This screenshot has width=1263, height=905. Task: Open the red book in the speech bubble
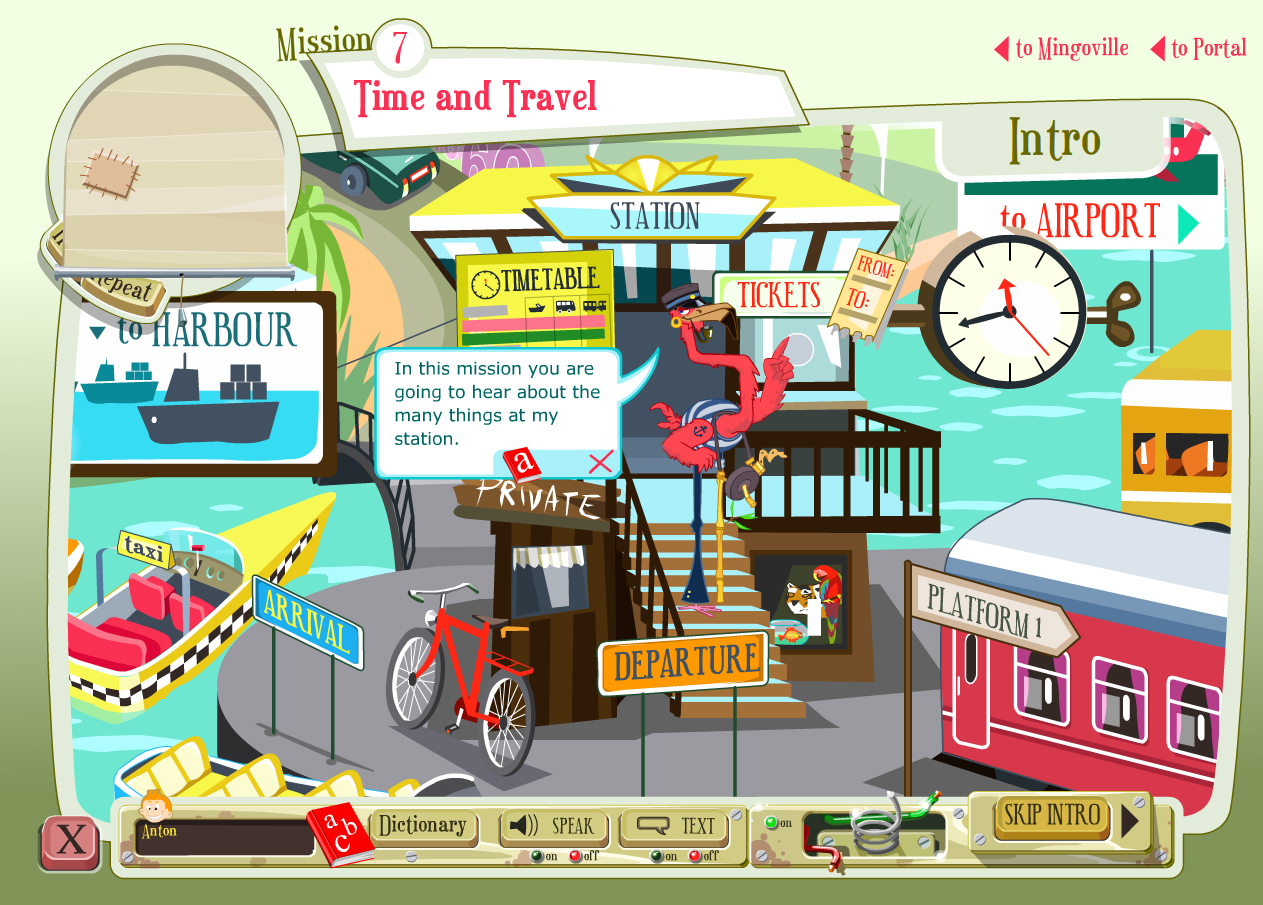[x=521, y=464]
